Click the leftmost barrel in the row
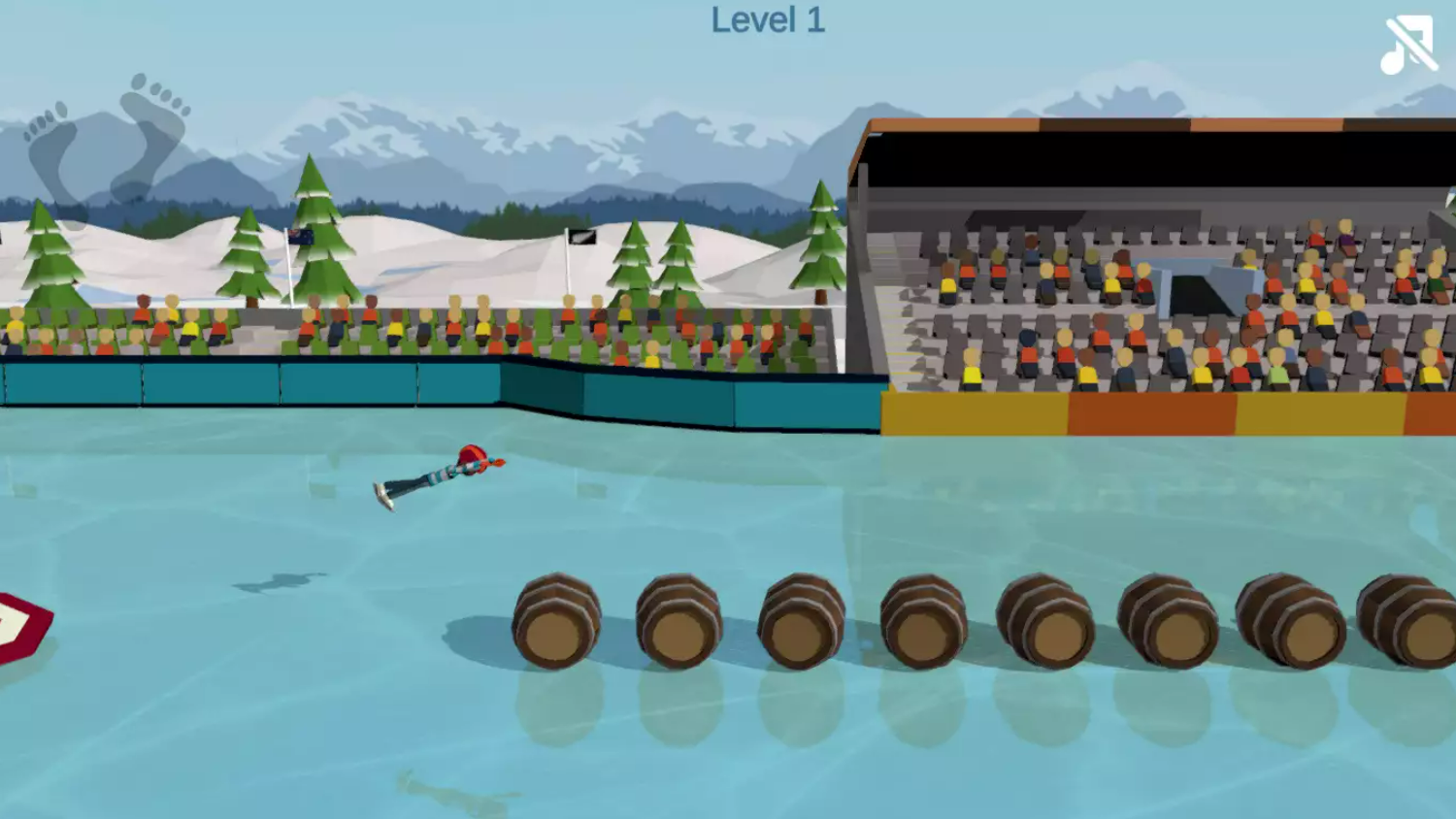This screenshot has width=1456, height=819. pos(556,621)
